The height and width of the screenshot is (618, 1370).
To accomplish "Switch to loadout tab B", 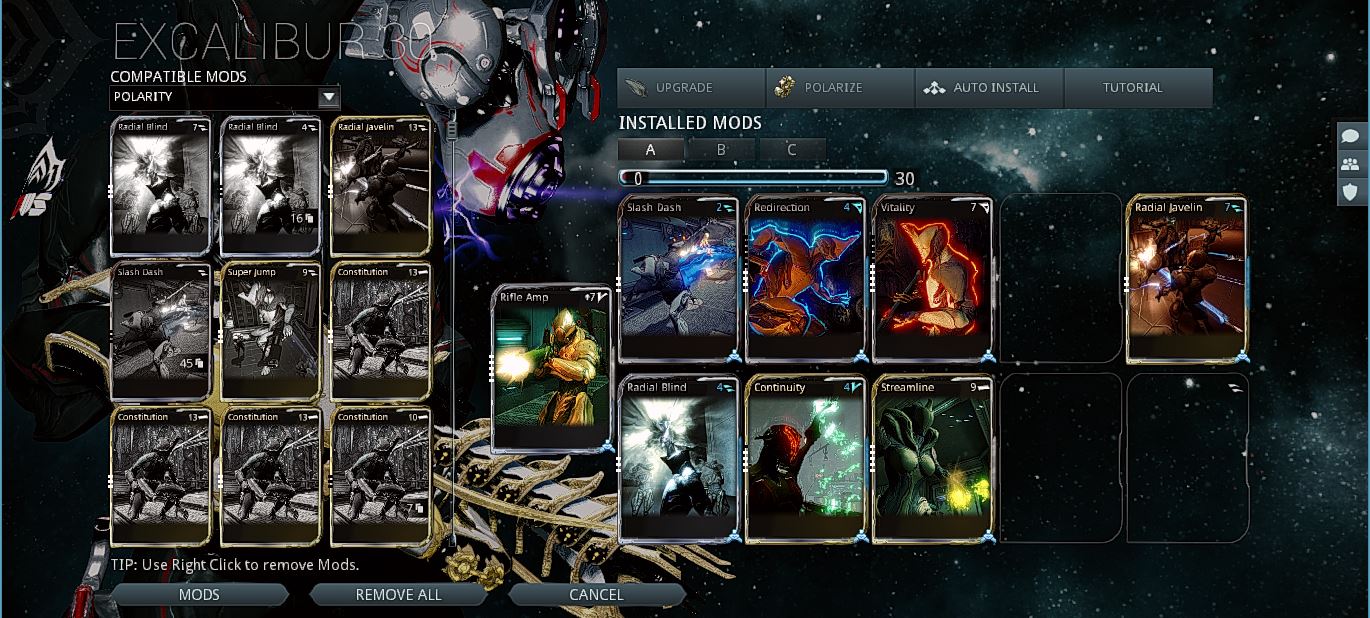I will [x=722, y=150].
